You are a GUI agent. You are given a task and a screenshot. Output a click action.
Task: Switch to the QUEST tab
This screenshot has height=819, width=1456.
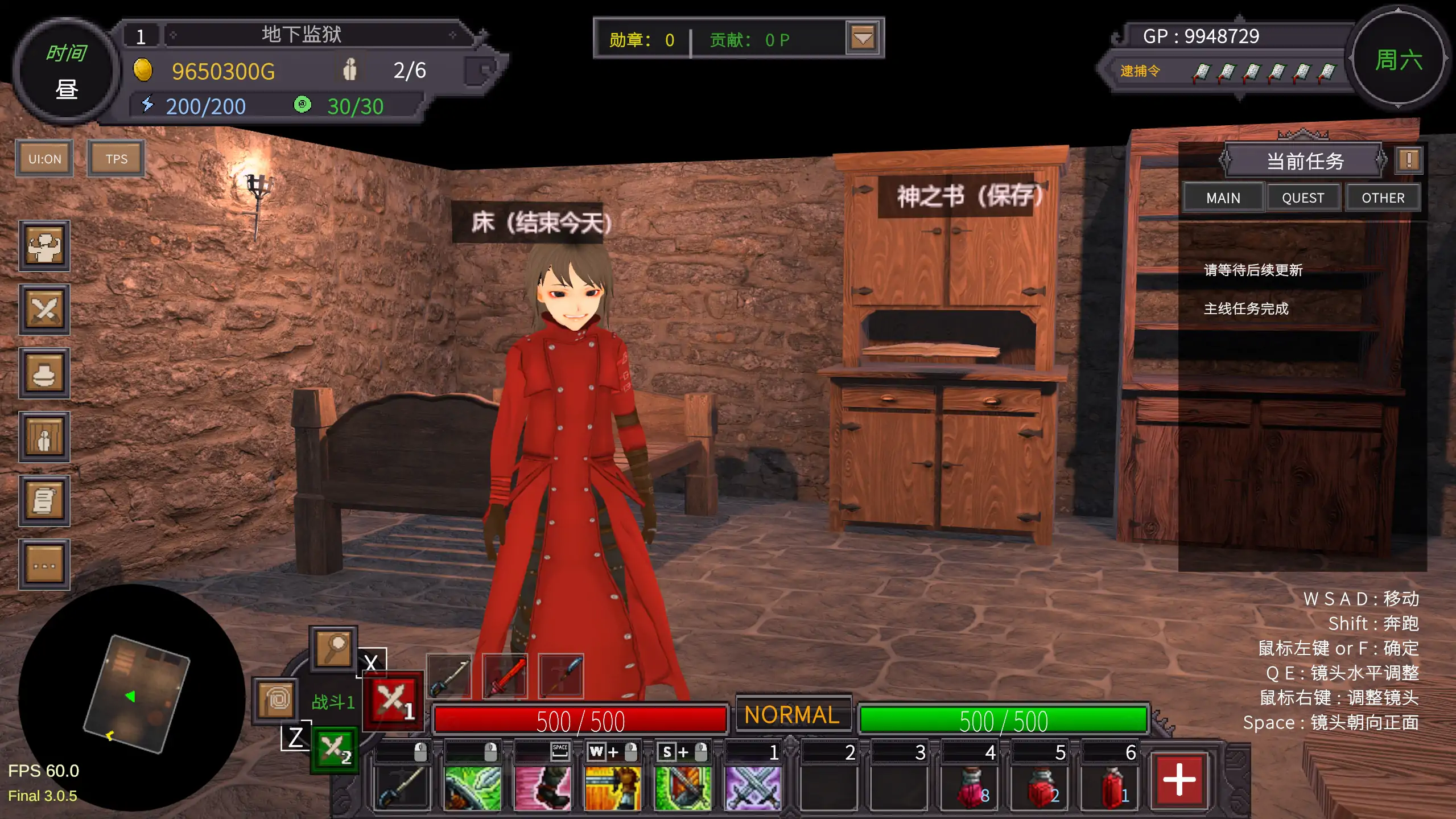(1304, 197)
